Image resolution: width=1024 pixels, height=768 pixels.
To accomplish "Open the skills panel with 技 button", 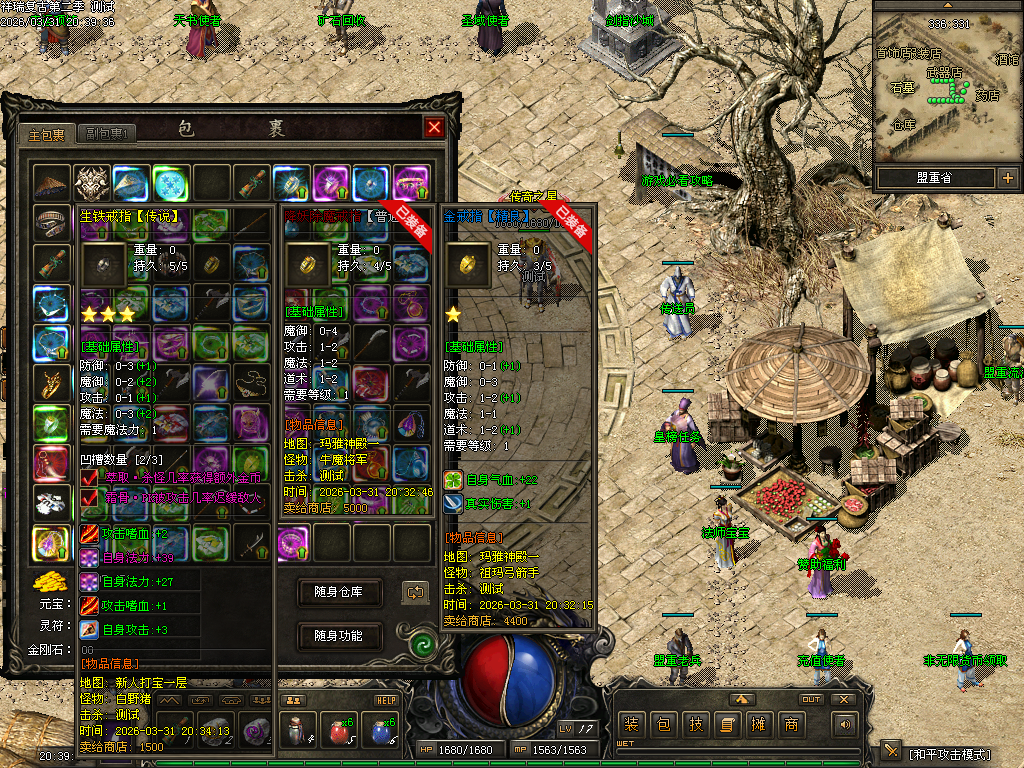I will pyautogui.click(x=696, y=724).
